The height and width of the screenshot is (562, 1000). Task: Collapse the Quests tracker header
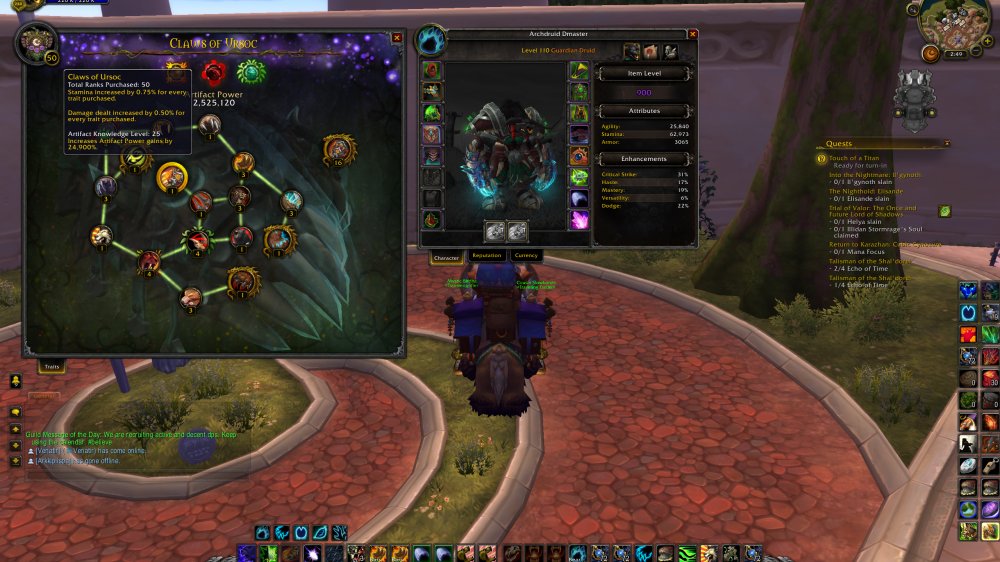pyautogui.click(x=946, y=144)
